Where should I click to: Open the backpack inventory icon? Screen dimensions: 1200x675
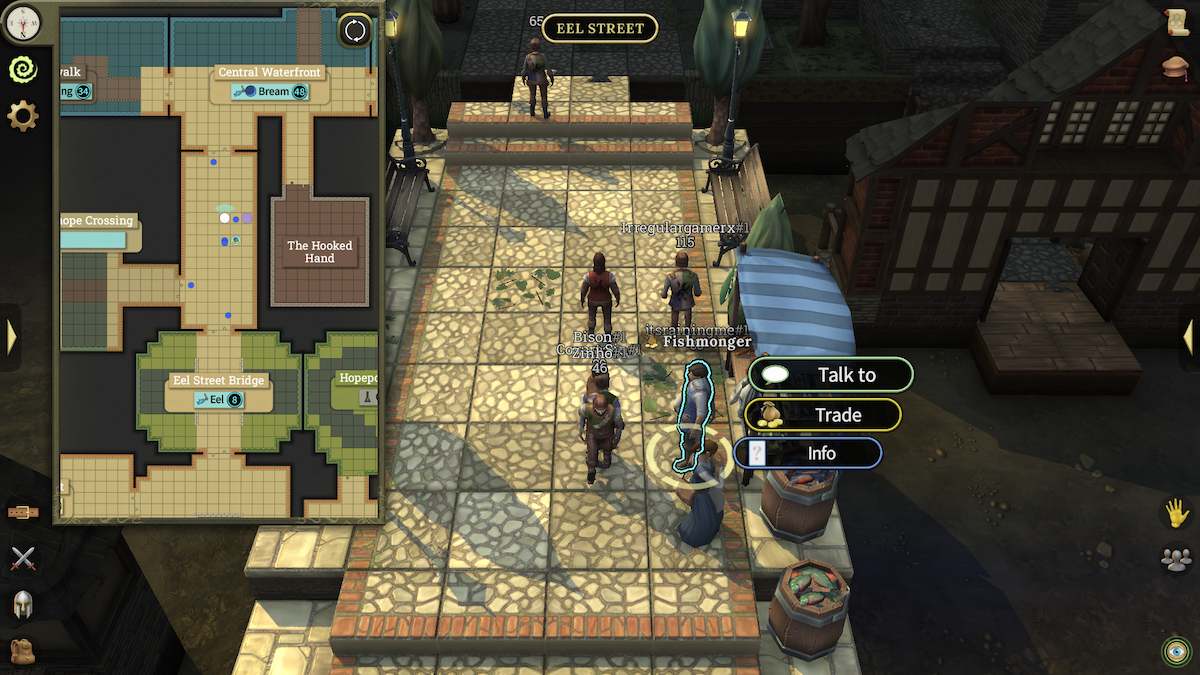[22, 650]
